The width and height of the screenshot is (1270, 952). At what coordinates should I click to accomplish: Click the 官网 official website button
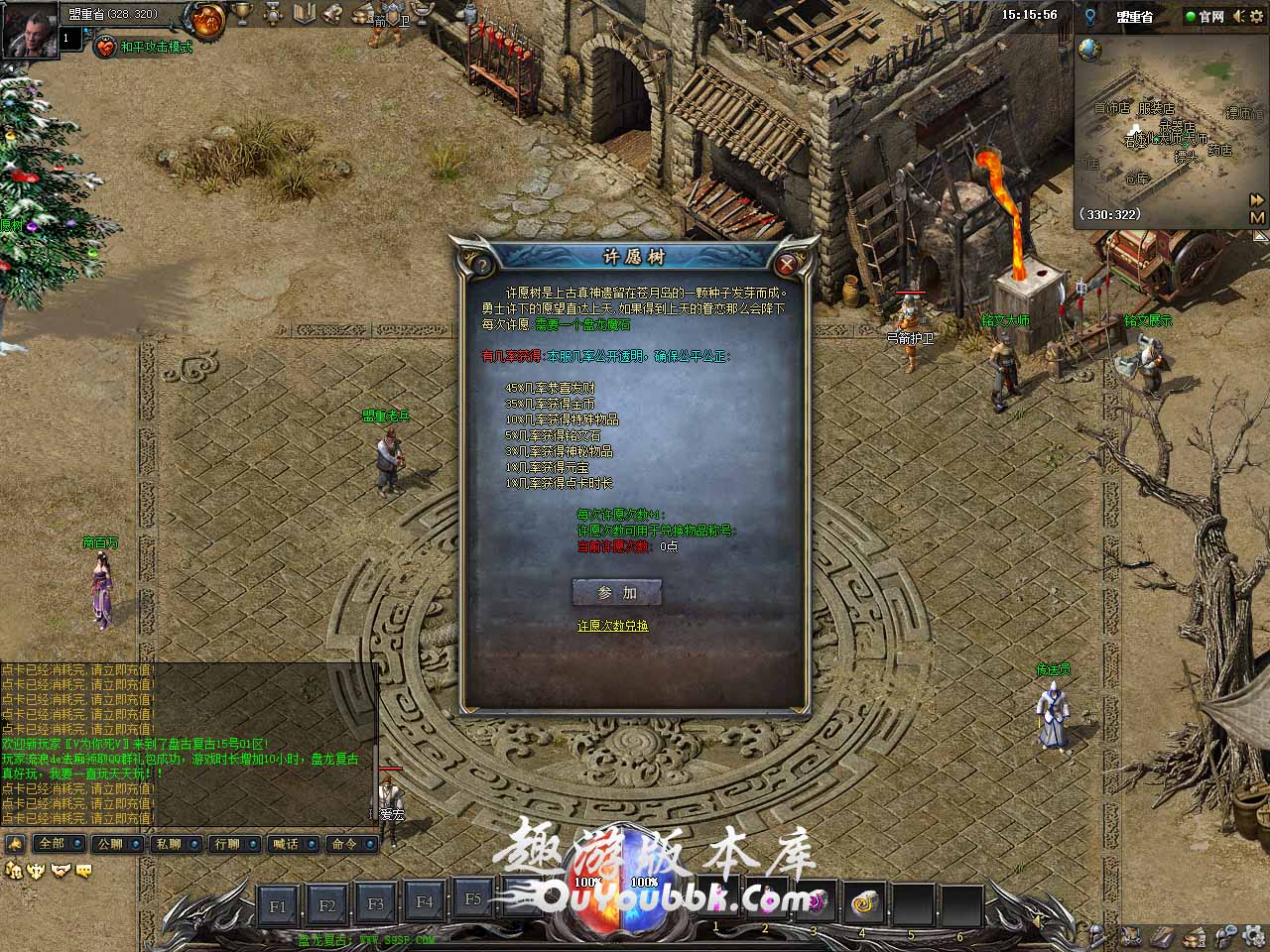tap(1205, 17)
